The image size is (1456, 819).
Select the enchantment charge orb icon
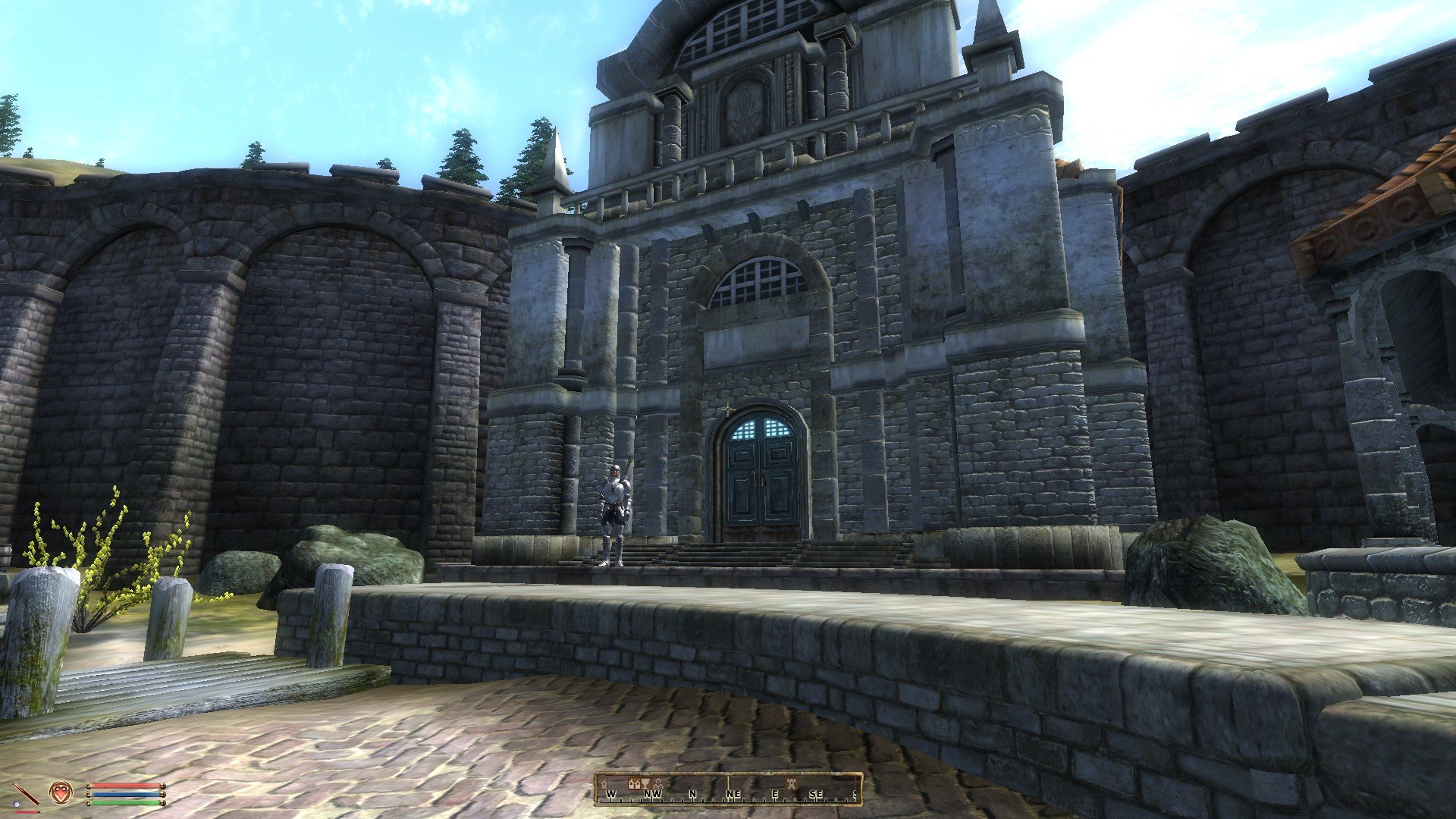[17, 804]
